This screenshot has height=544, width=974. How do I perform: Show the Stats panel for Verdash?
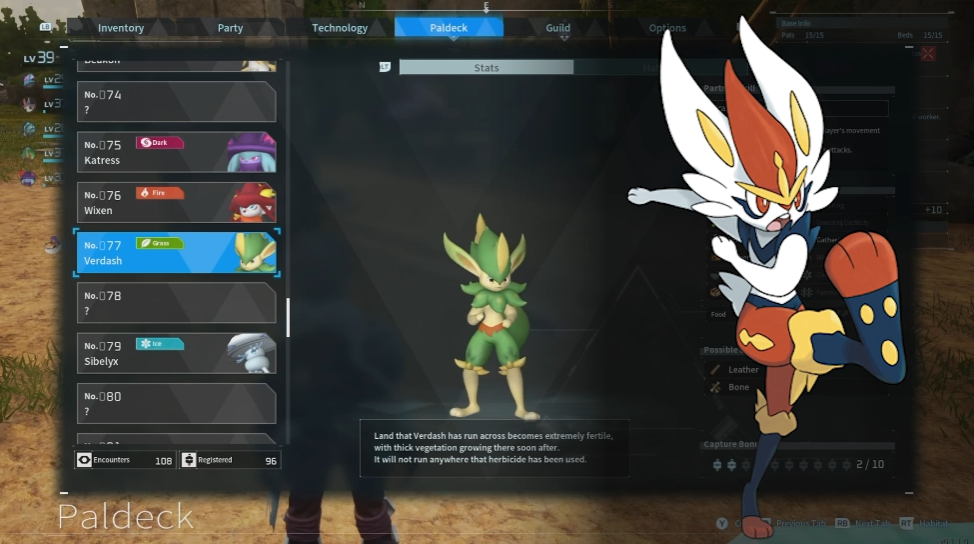[486, 67]
